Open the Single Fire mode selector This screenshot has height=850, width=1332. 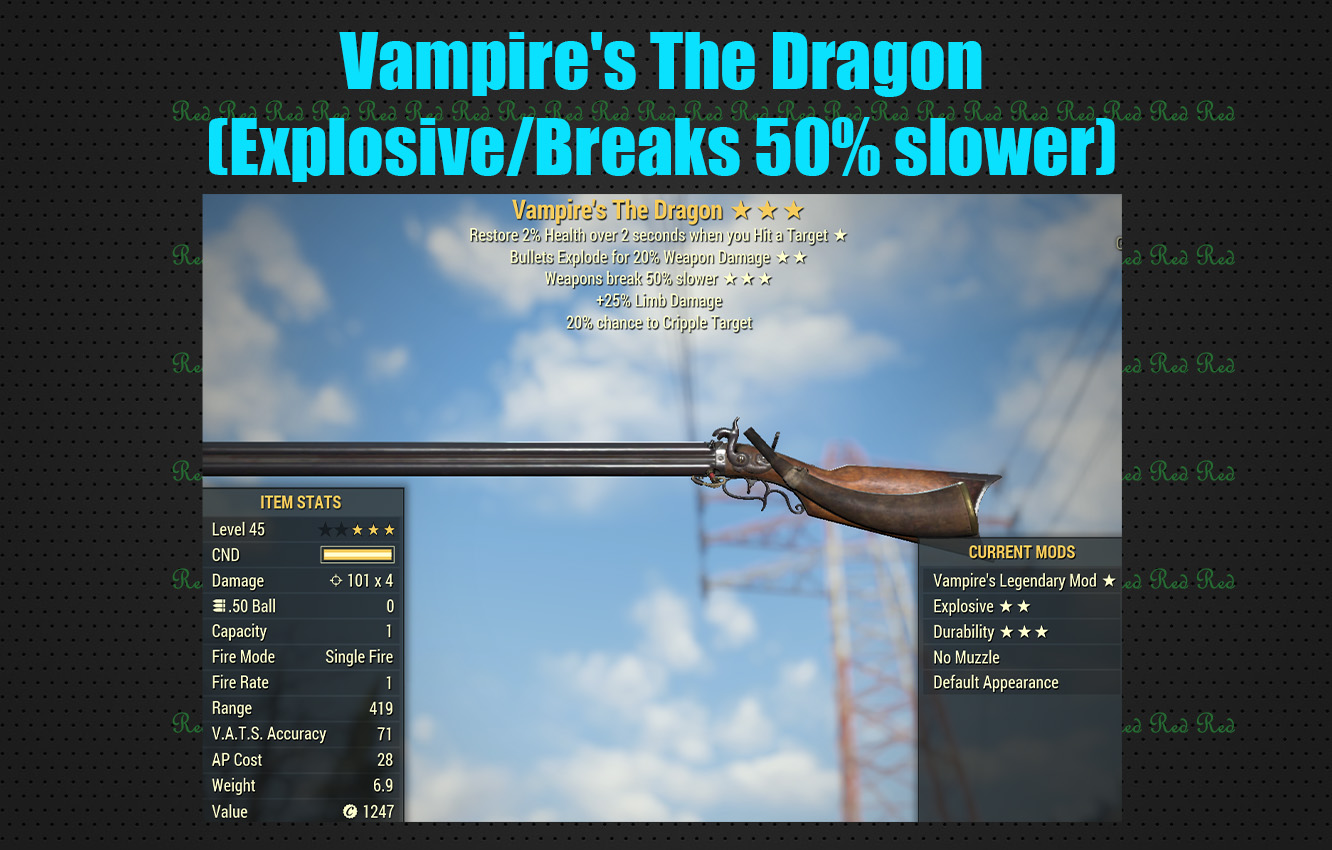[x=358, y=656]
